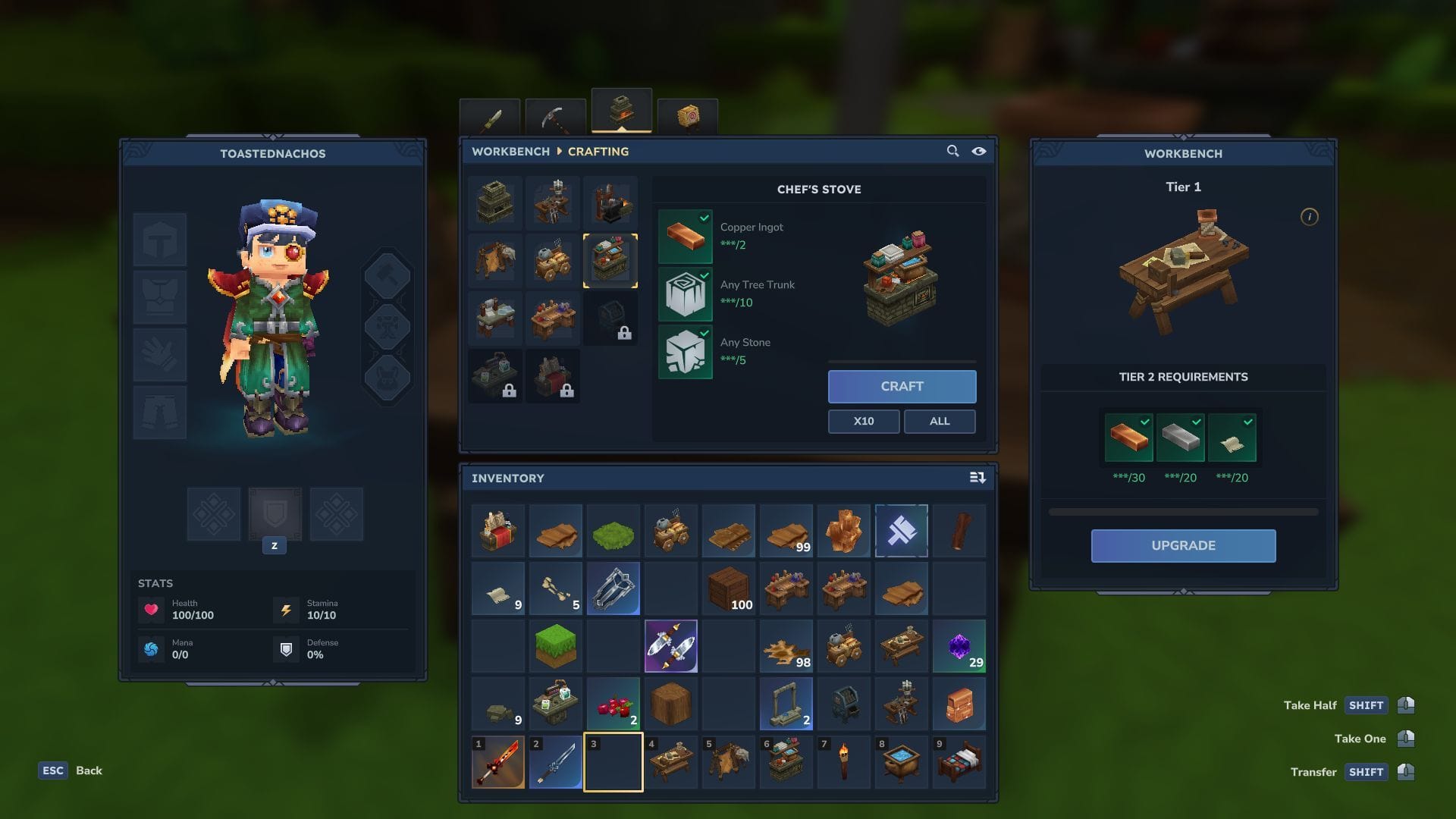Switch to the sword crafting tab
Viewport: 1456px width, 819px height.
point(490,118)
